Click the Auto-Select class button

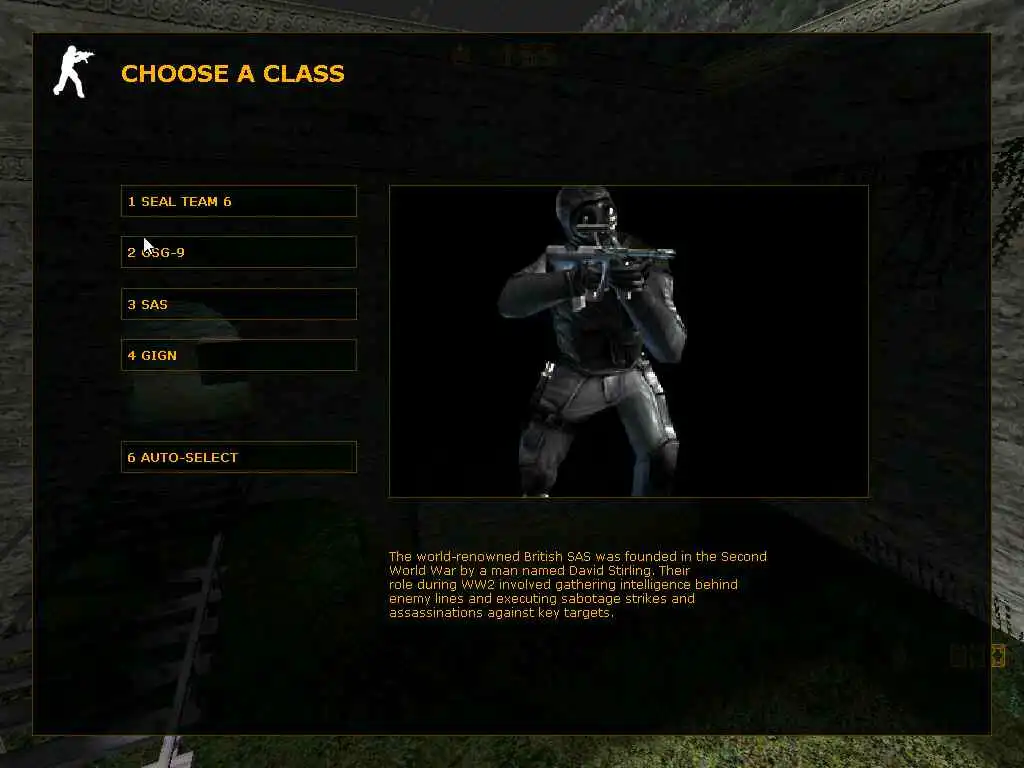tap(238, 457)
